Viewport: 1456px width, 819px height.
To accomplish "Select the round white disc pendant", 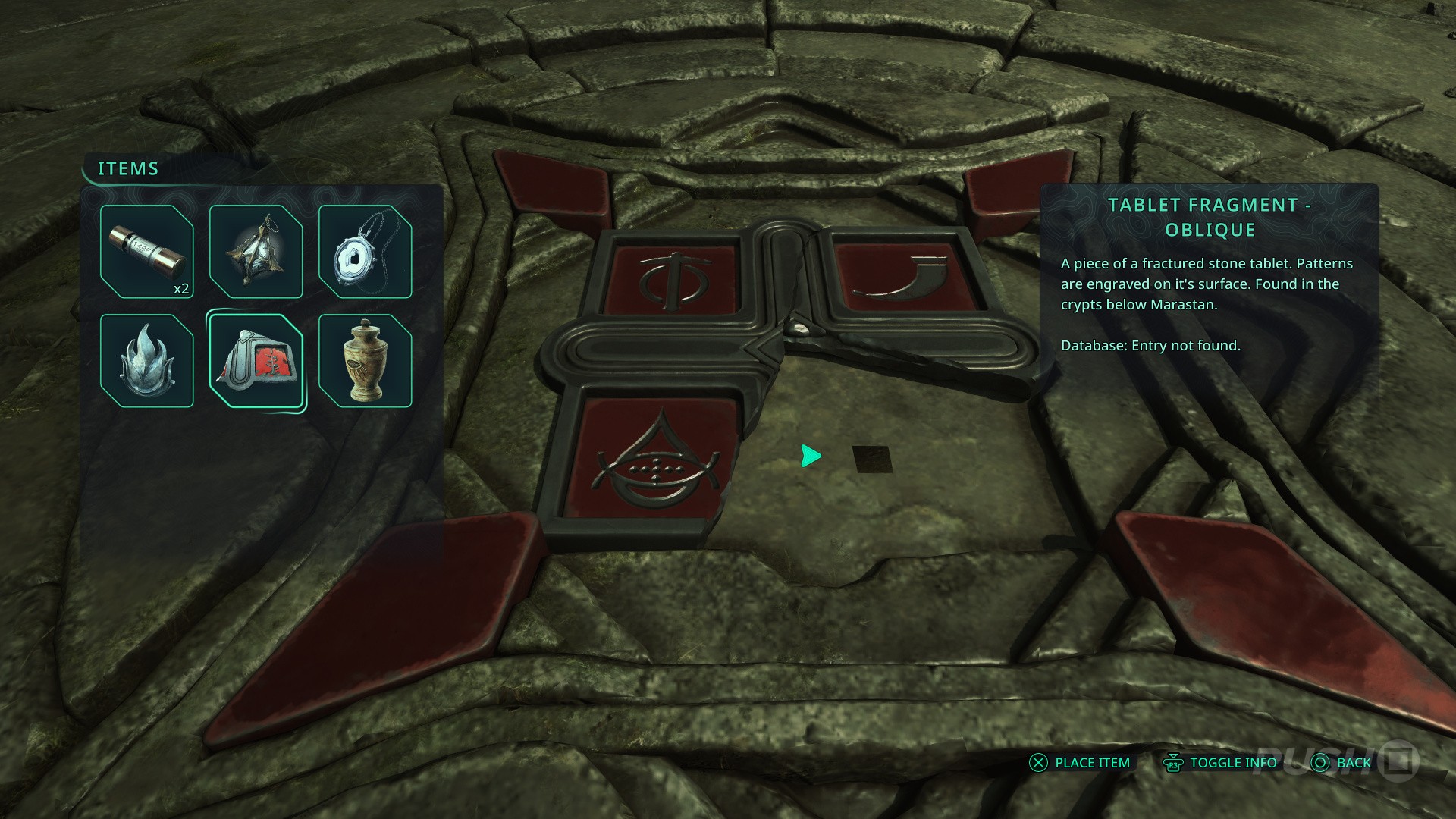I will coord(365,252).
